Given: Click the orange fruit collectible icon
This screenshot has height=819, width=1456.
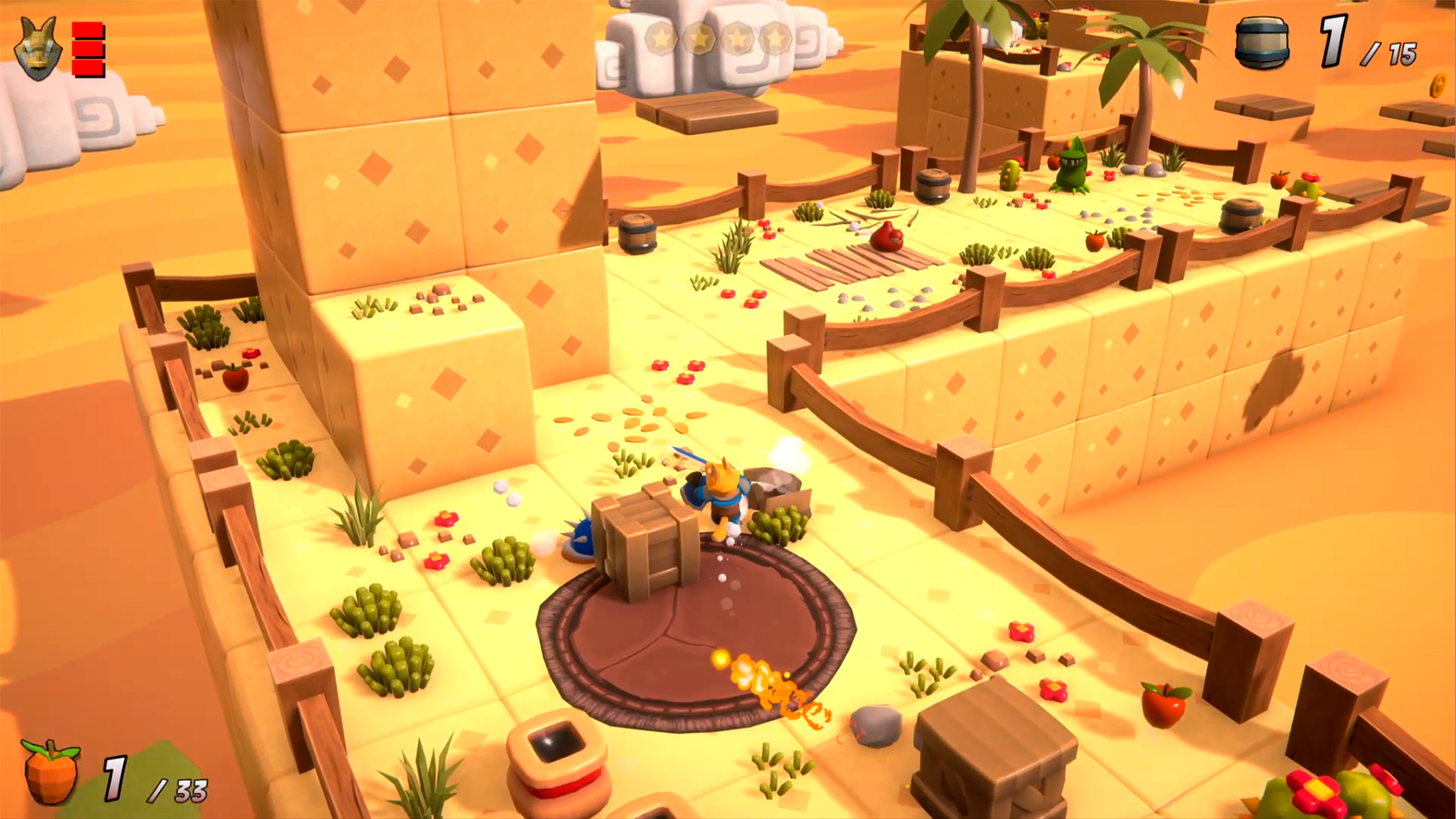Looking at the screenshot, I should (51, 772).
